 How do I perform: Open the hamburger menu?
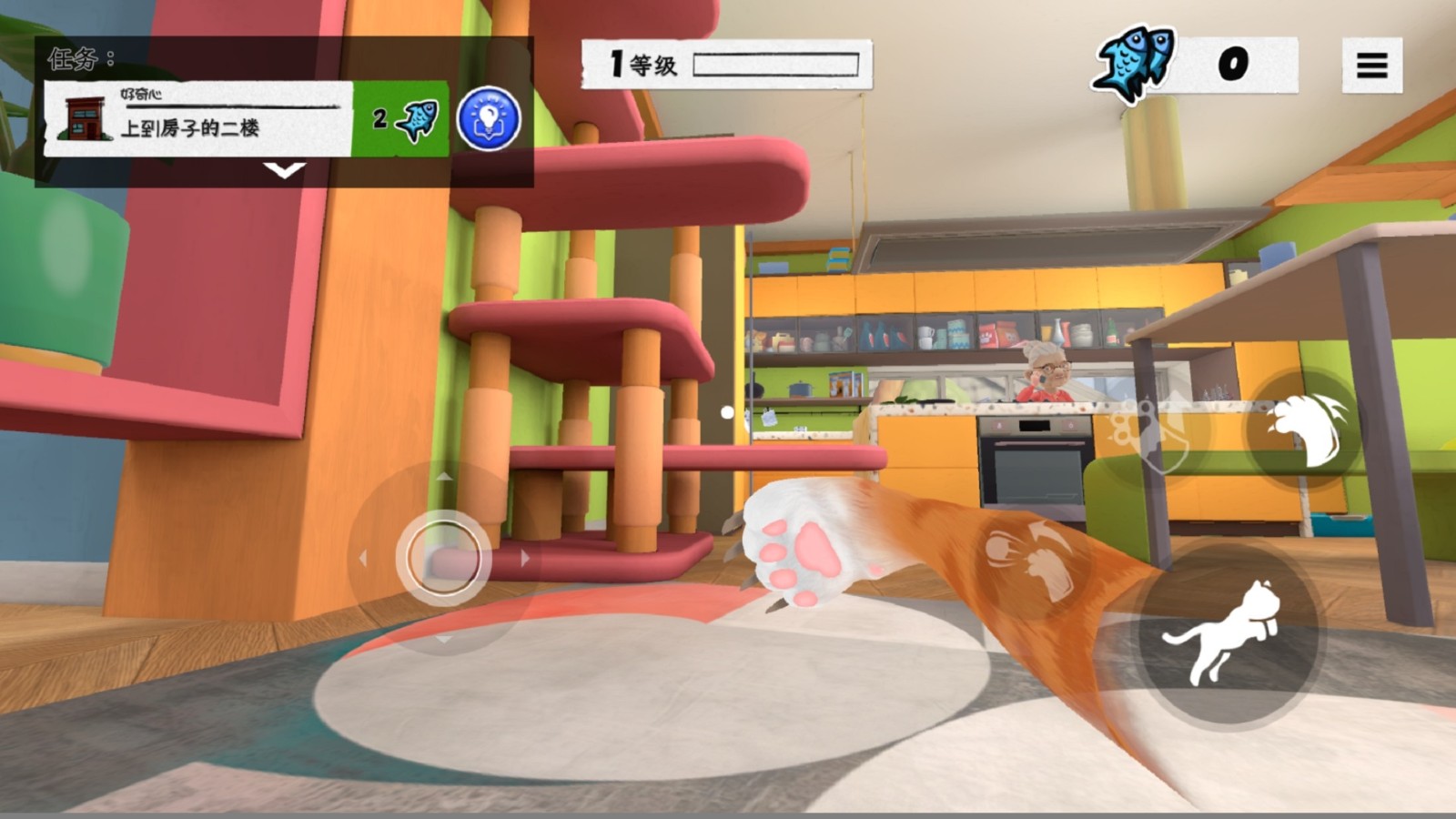(x=1371, y=65)
